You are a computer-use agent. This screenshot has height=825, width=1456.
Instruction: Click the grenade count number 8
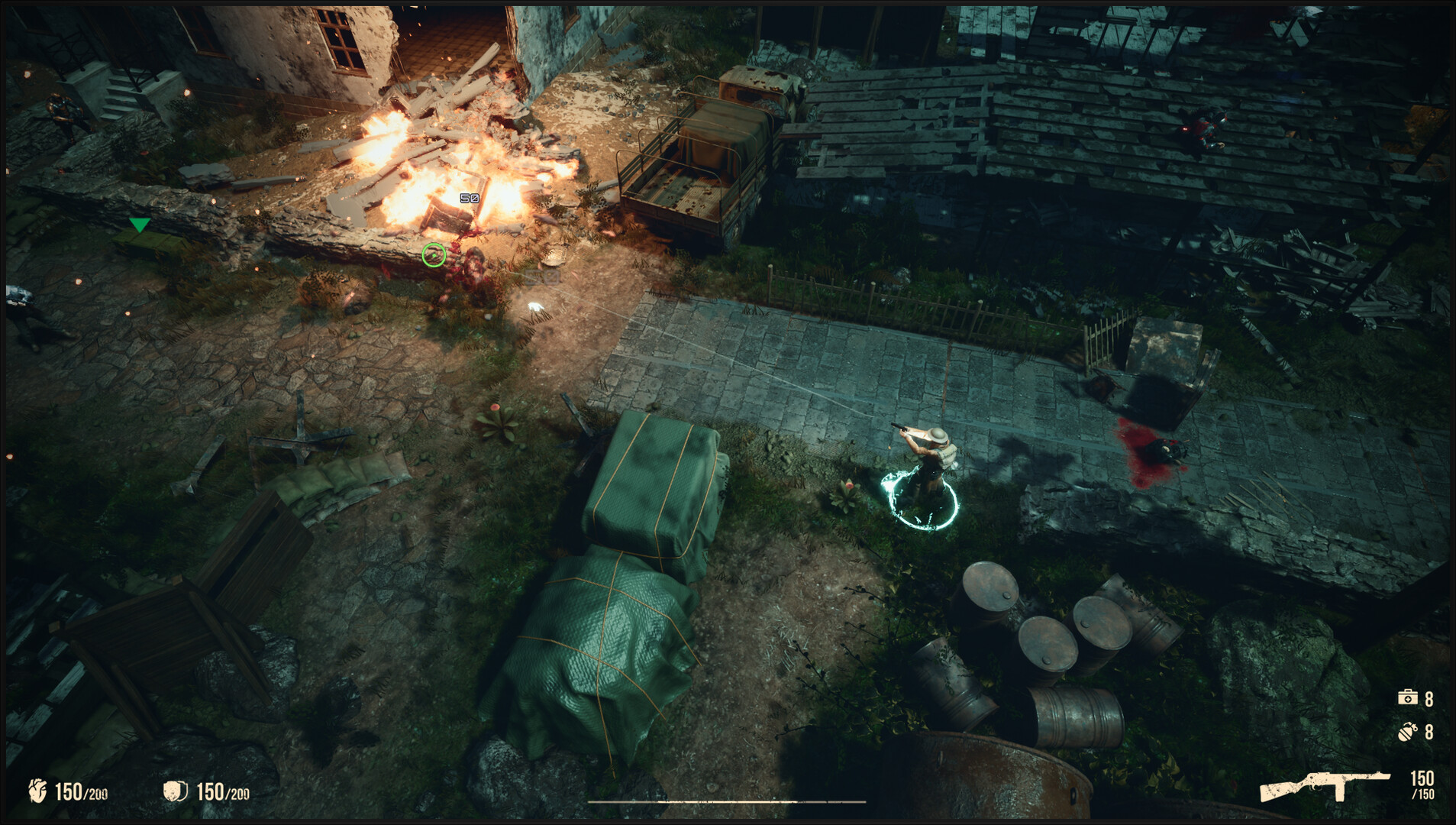[1429, 733]
